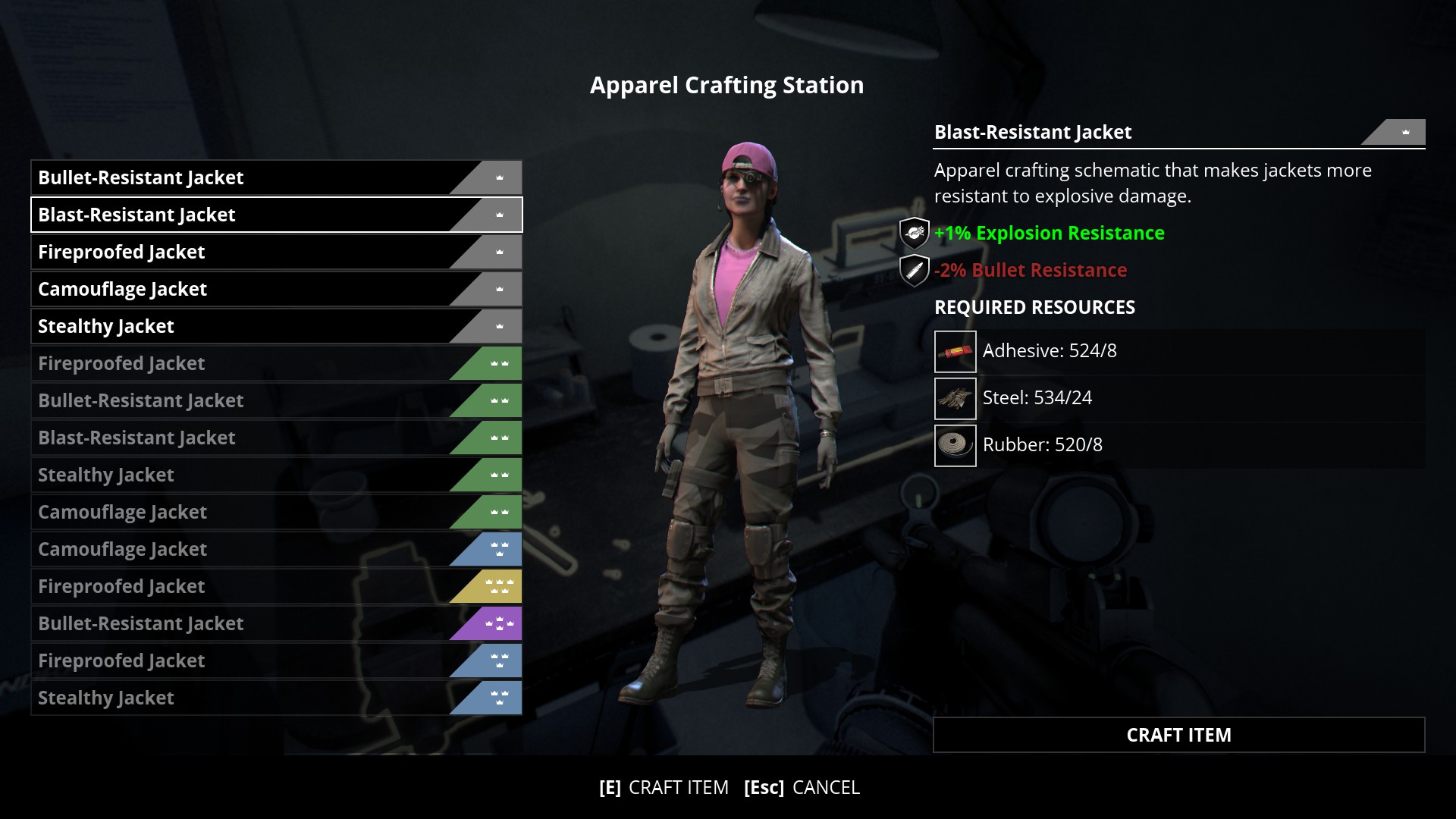The height and width of the screenshot is (819, 1456).
Task: Click the Rubber resource icon
Action: tap(955, 445)
